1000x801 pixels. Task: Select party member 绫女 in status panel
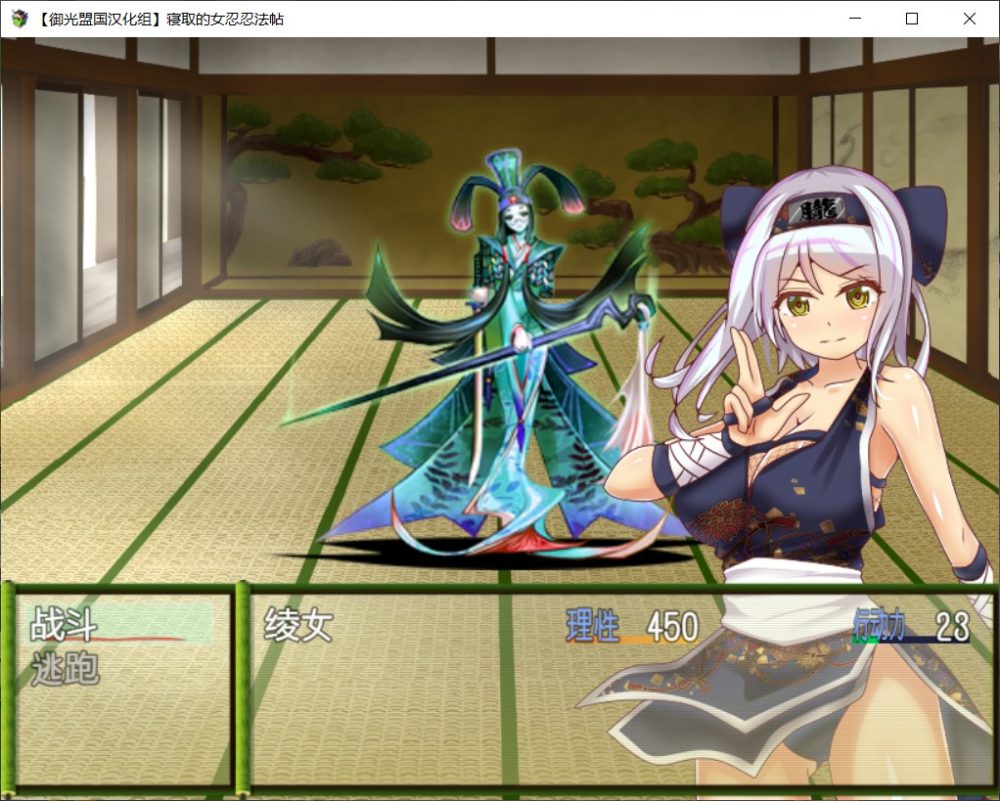pos(298,626)
